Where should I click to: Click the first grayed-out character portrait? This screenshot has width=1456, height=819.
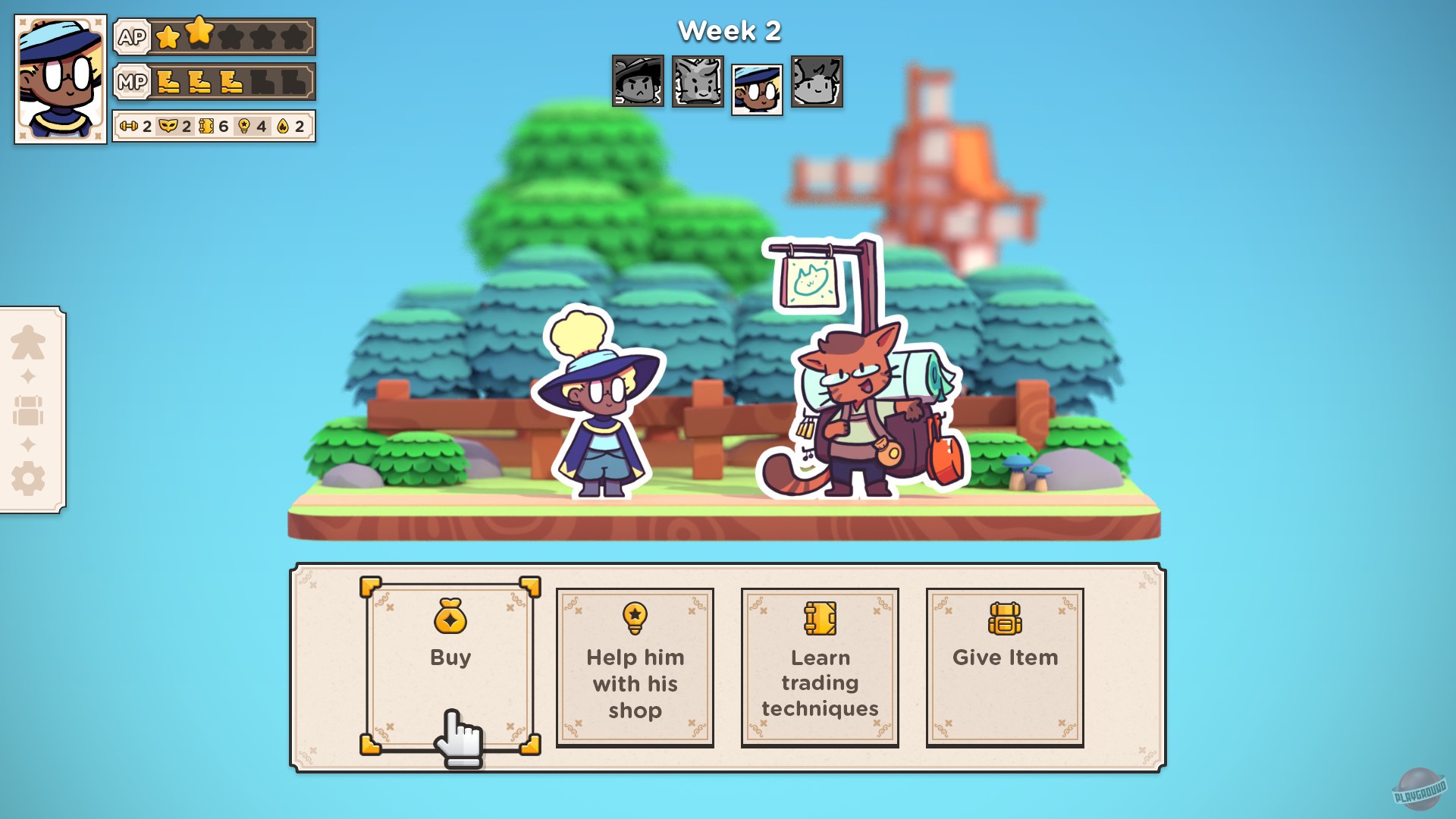(x=637, y=83)
